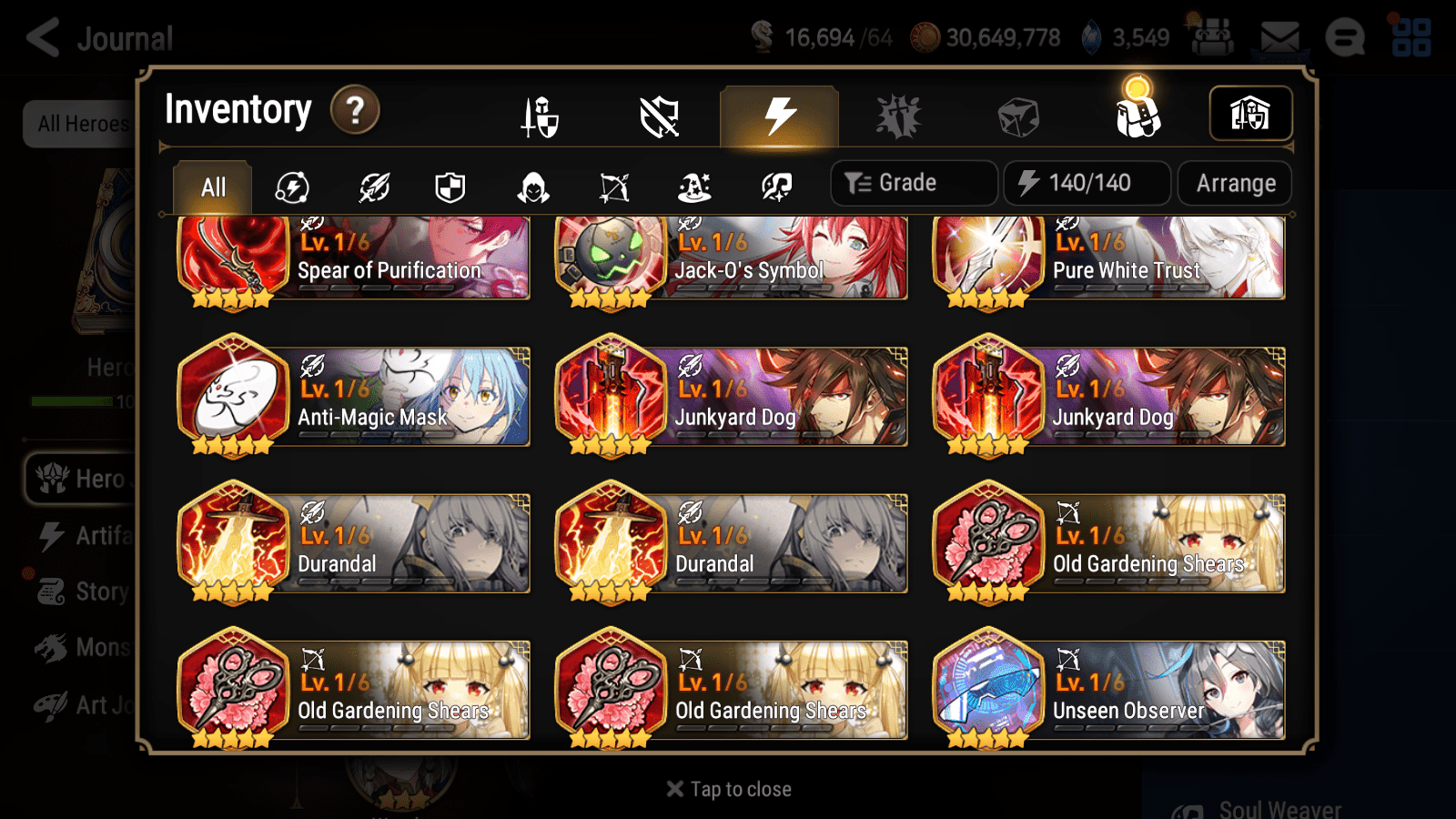Filter artifacts by the Mage wizard hat icon

(x=693, y=187)
